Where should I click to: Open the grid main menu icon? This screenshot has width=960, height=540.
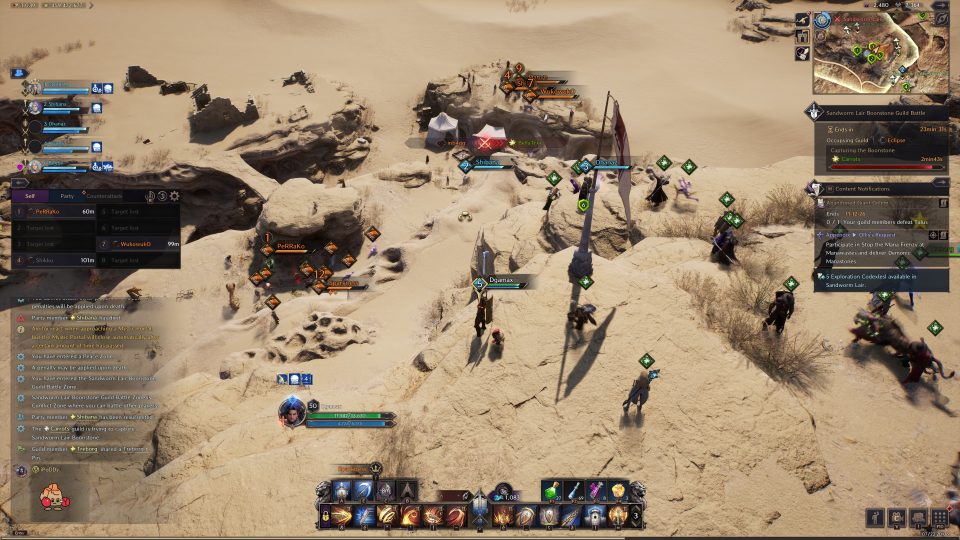pos(939,517)
